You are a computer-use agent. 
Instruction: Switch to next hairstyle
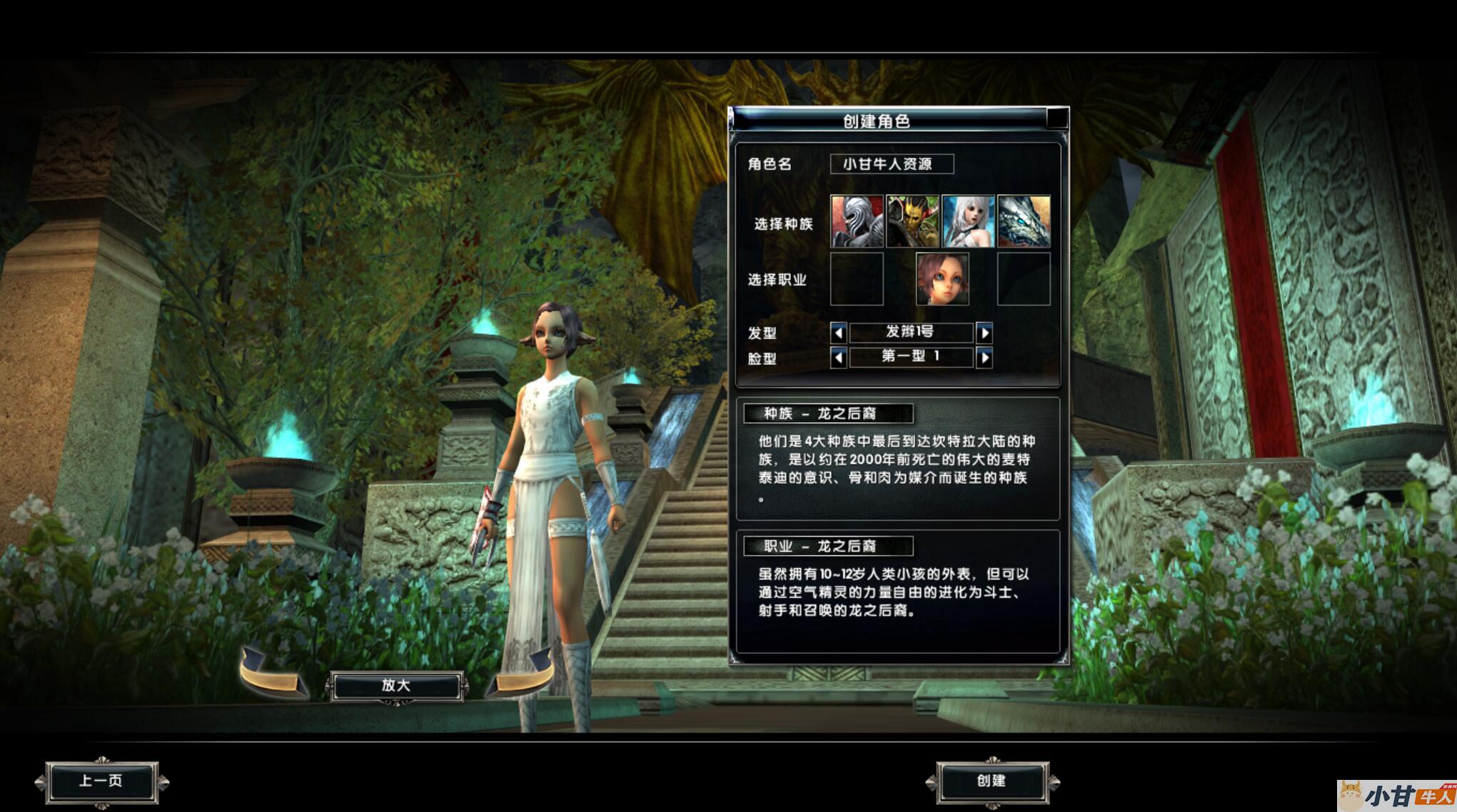[x=984, y=333]
